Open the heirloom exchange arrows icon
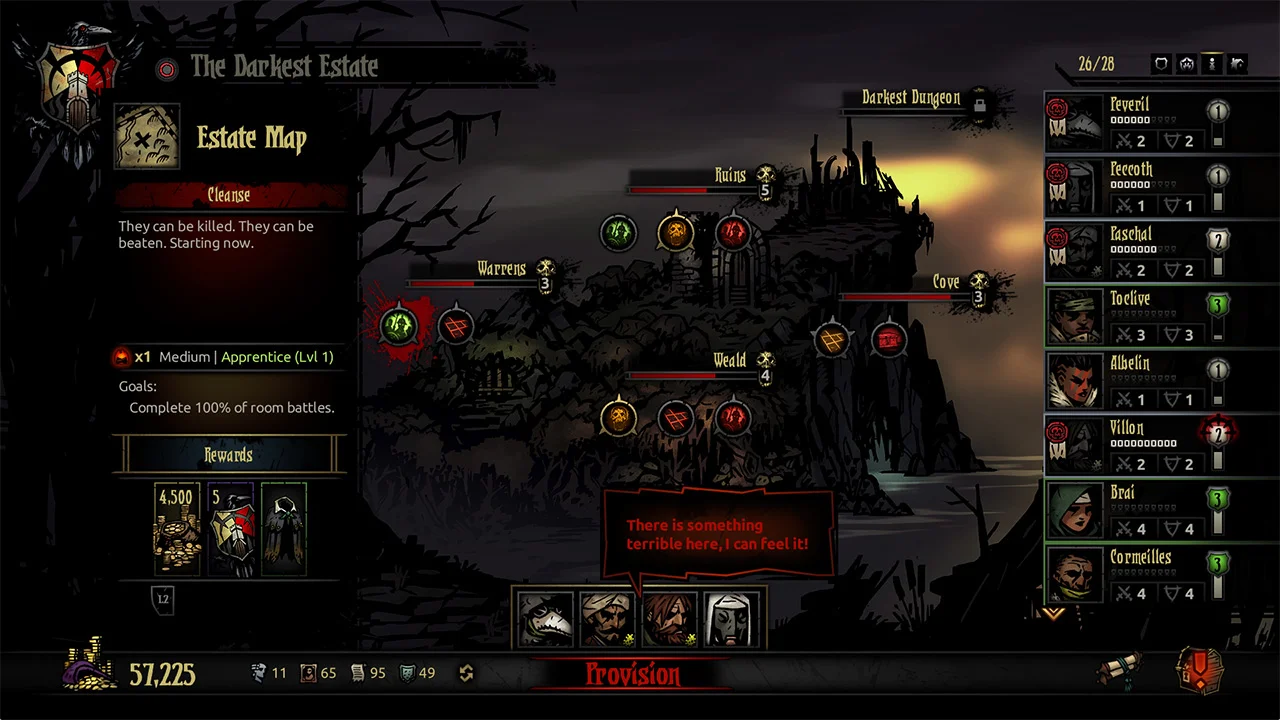 pos(465,673)
